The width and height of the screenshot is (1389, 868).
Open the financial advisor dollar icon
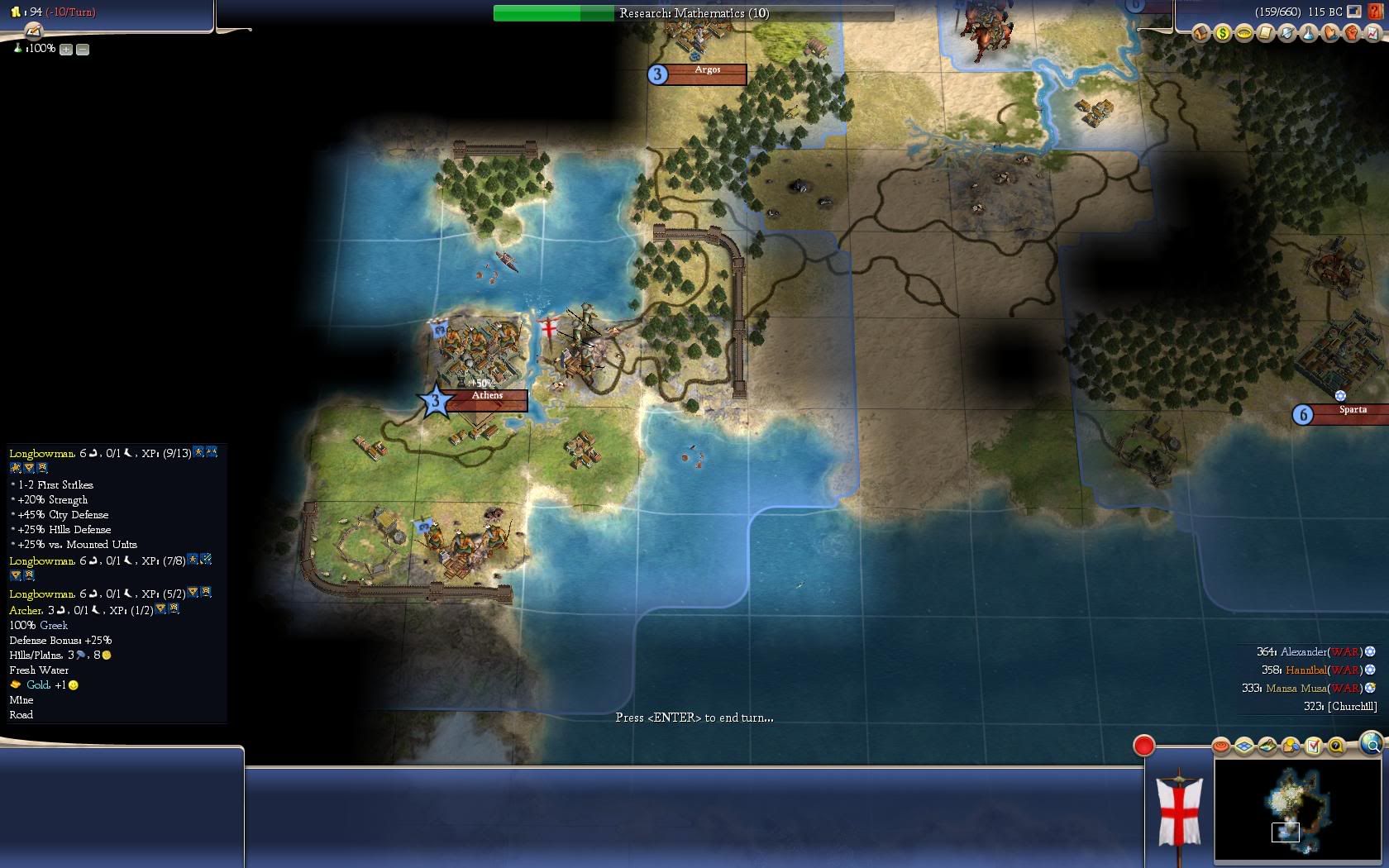click(1222, 33)
